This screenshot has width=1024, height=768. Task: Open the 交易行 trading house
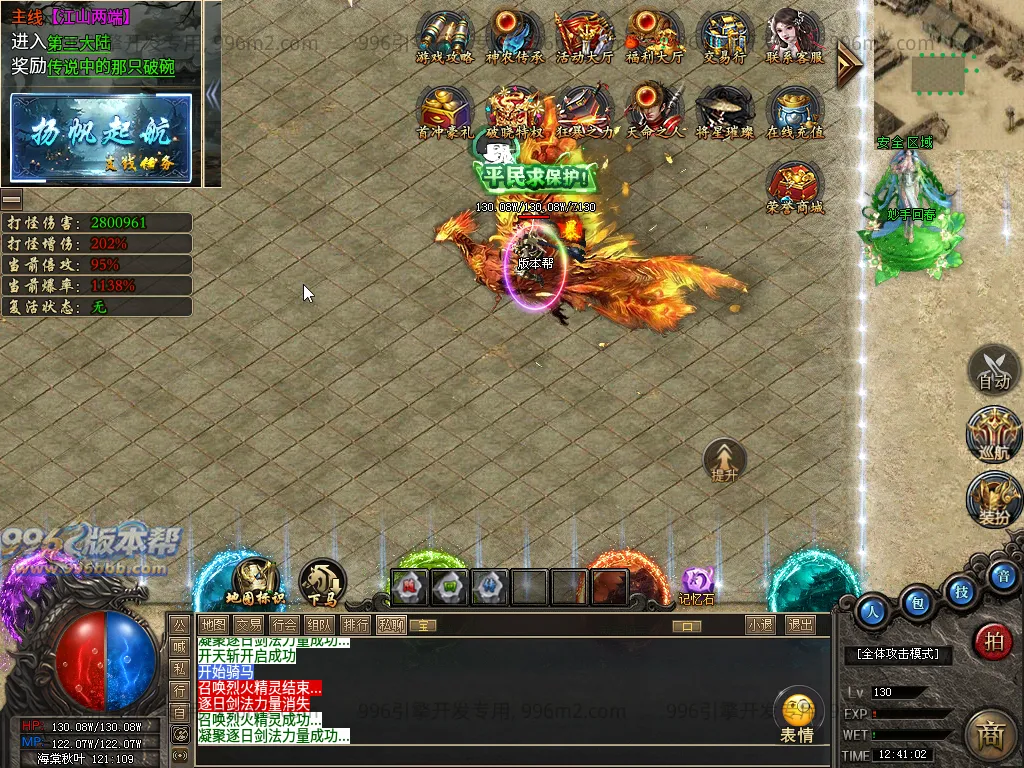[x=725, y=36]
